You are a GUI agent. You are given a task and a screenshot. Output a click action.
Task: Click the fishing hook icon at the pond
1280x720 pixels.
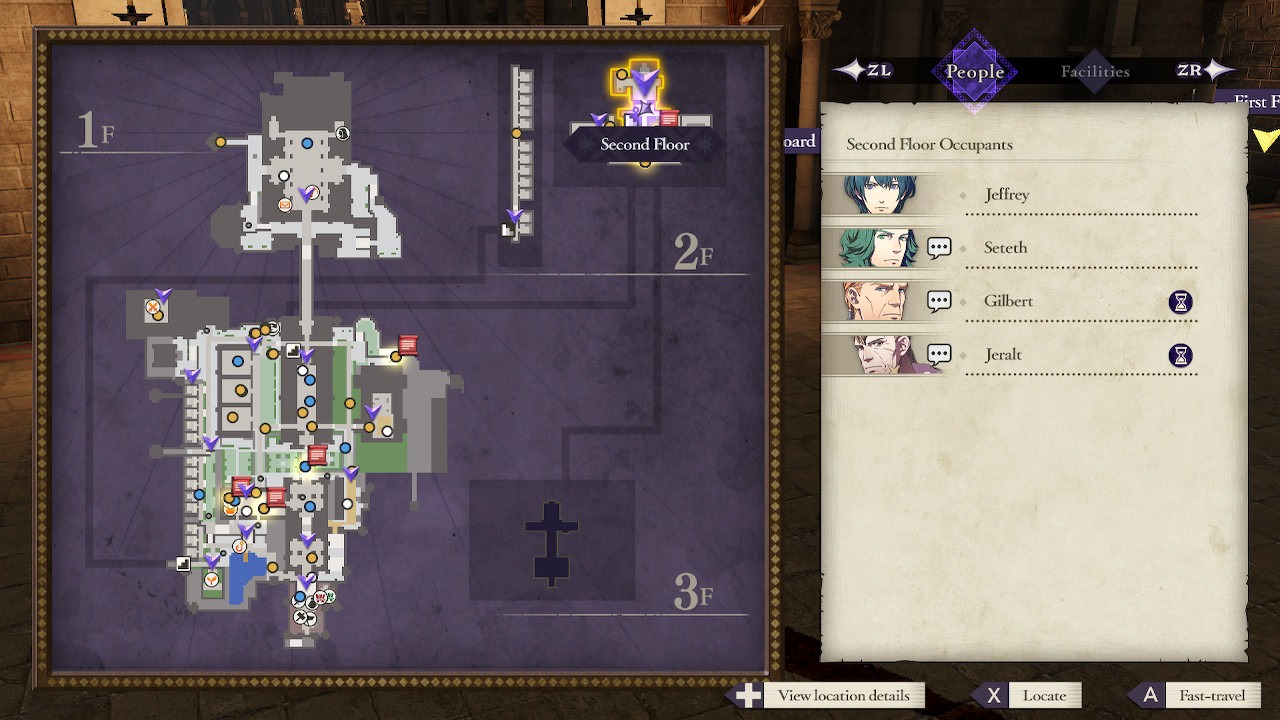pyautogui.click(x=241, y=544)
